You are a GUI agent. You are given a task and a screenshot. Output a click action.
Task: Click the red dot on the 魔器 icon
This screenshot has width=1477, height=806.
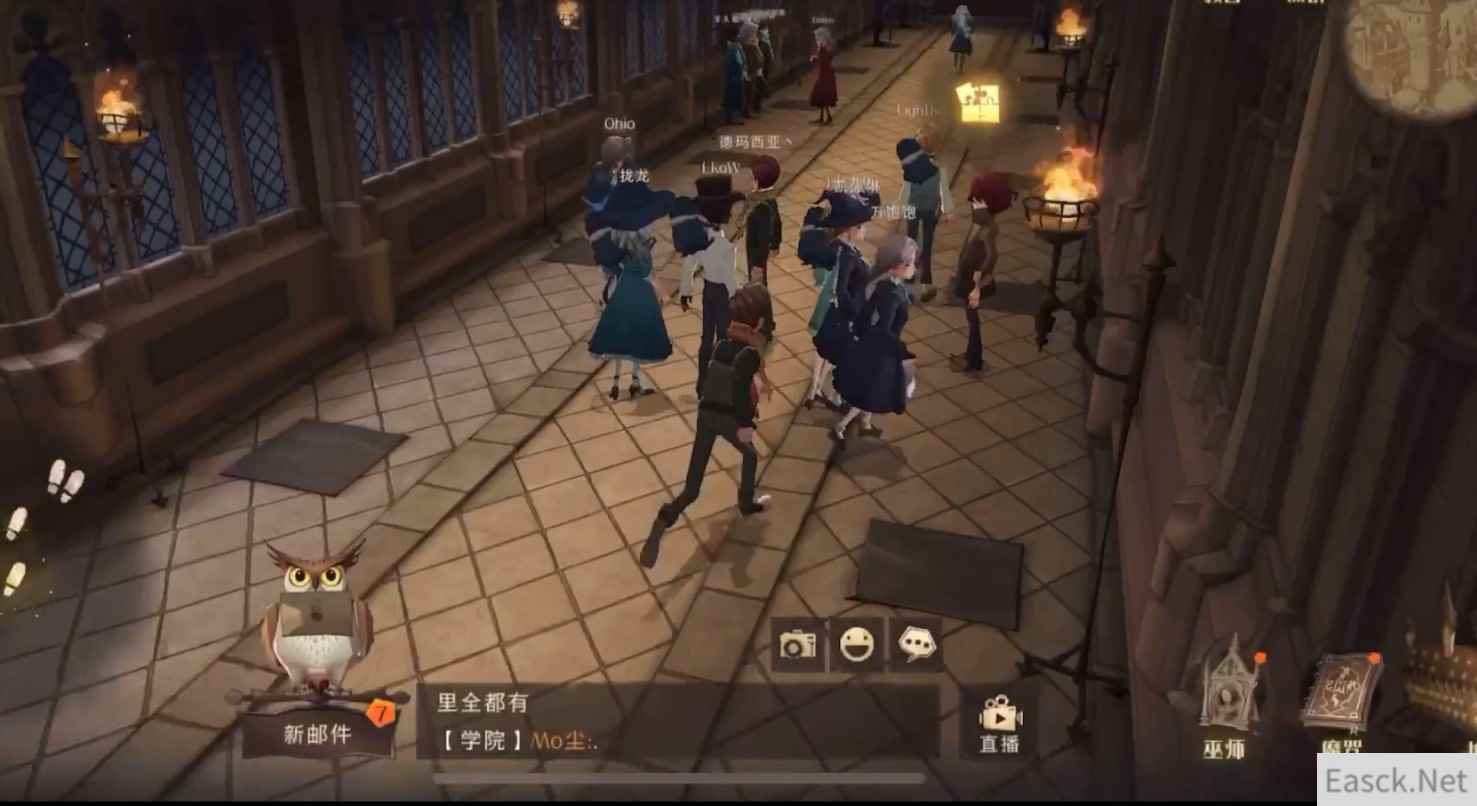[1374, 660]
